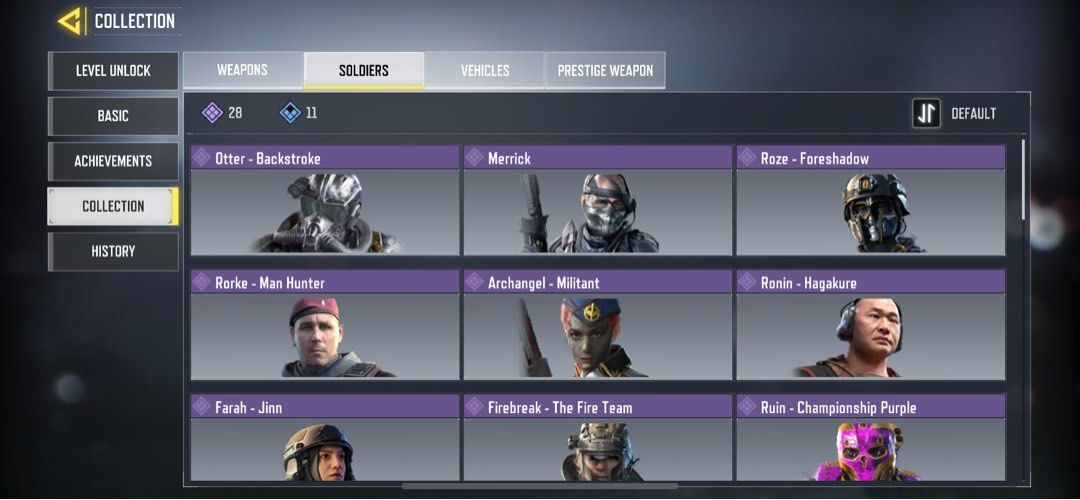Image resolution: width=1080 pixels, height=500 pixels.
Task: Switch to the Vehicles tab
Action: 485,70
